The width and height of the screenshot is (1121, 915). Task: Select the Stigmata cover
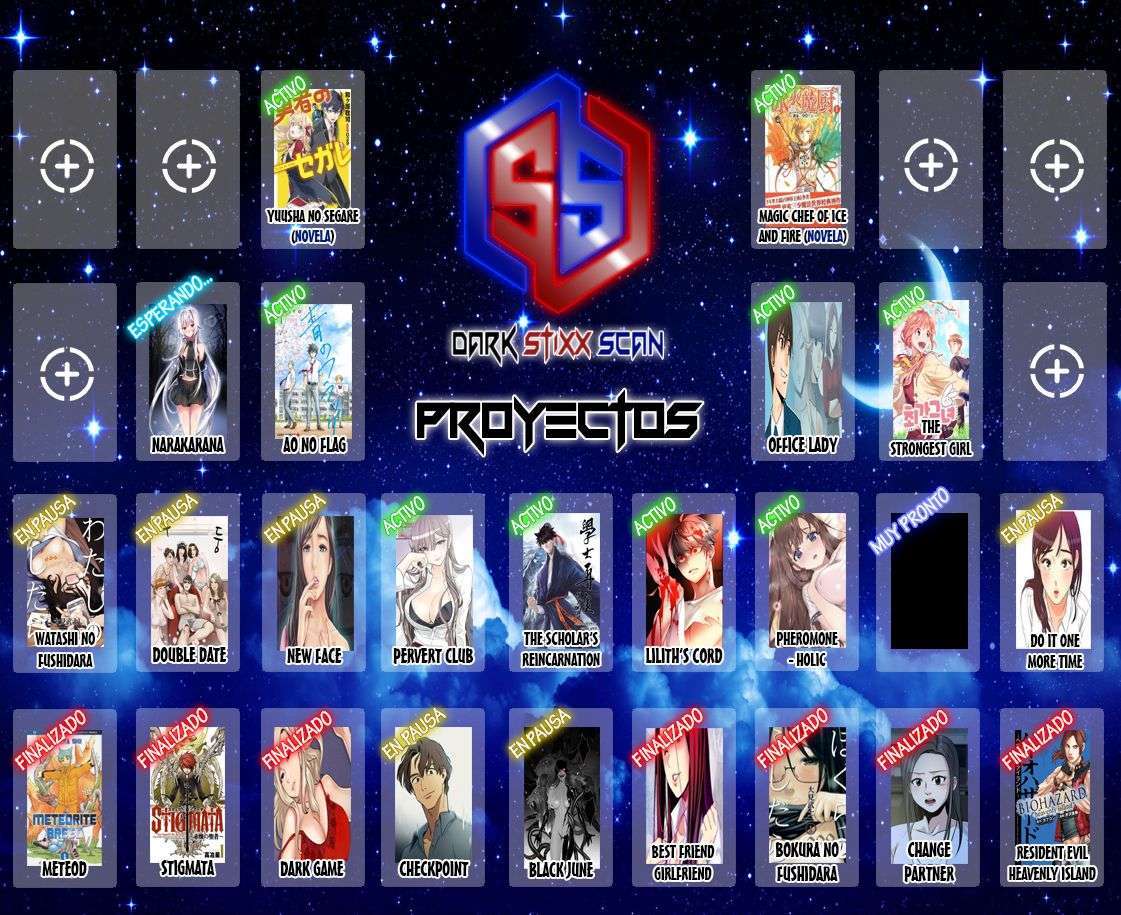pyautogui.click(x=188, y=797)
